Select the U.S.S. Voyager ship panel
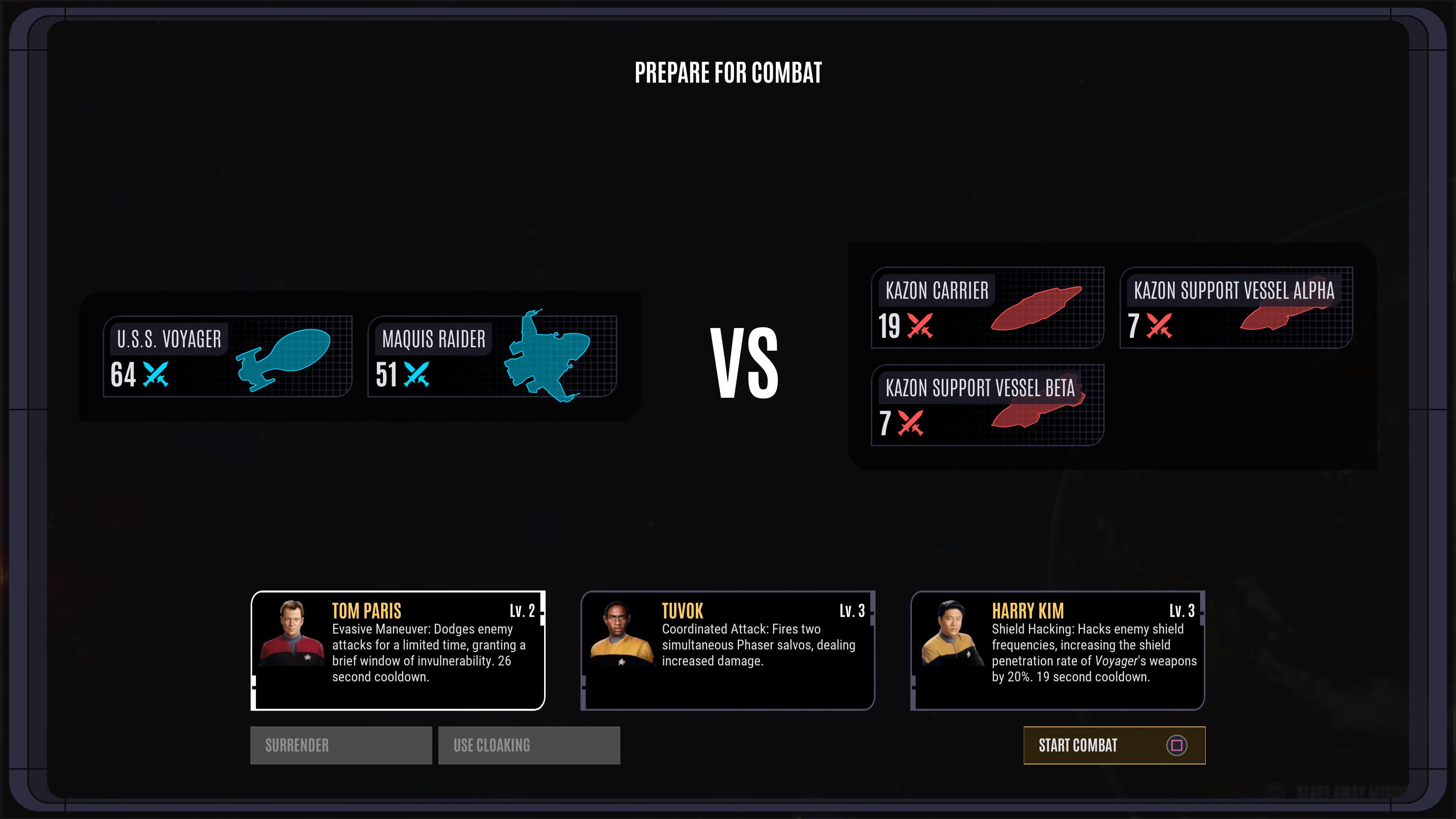 (x=227, y=356)
